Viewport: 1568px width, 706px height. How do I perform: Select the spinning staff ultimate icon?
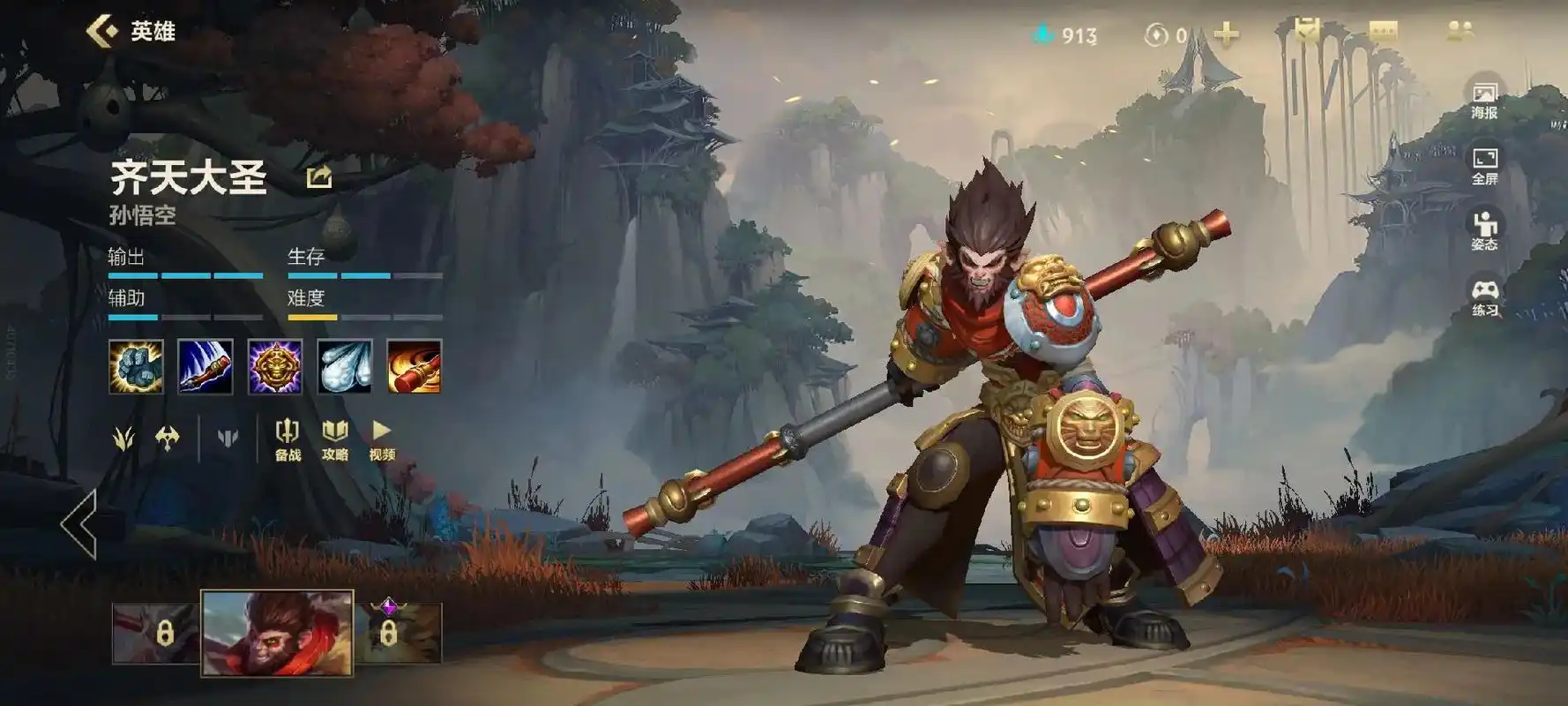coord(414,366)
